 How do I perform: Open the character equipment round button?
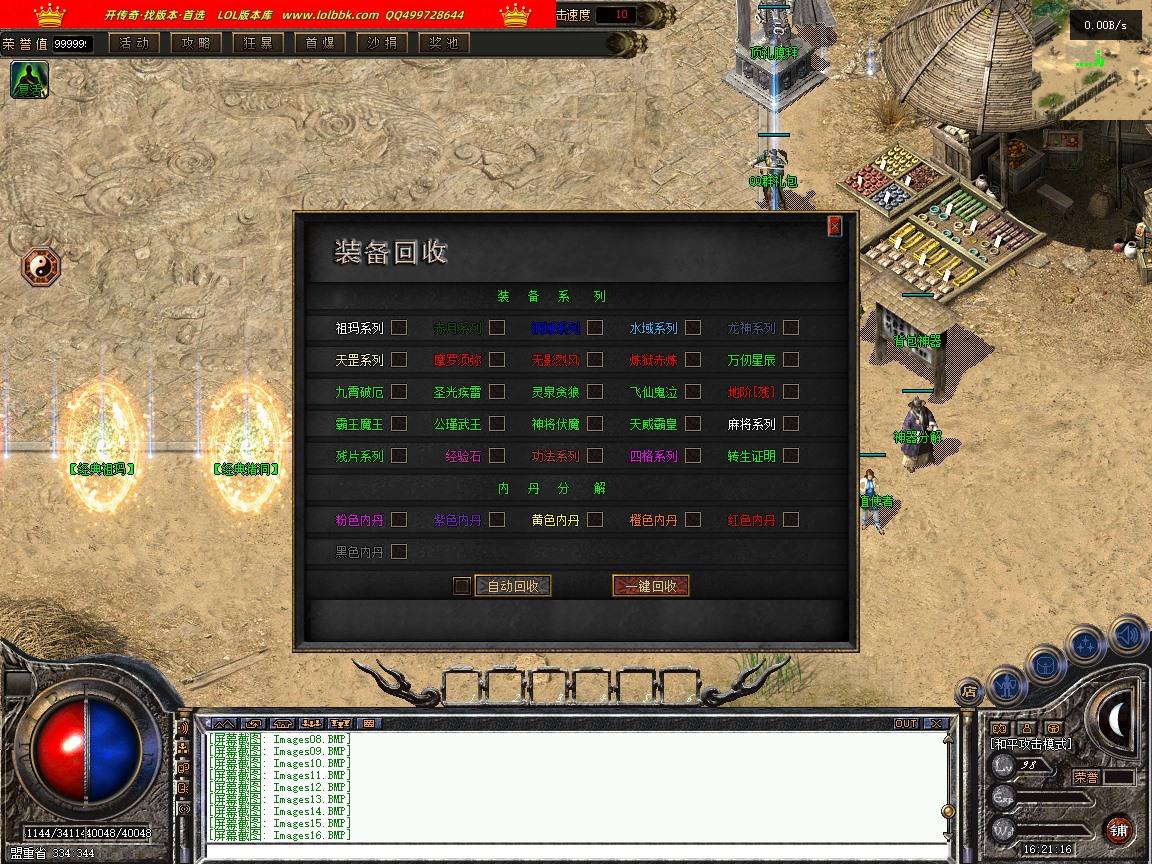click(x=1007, y=686)
